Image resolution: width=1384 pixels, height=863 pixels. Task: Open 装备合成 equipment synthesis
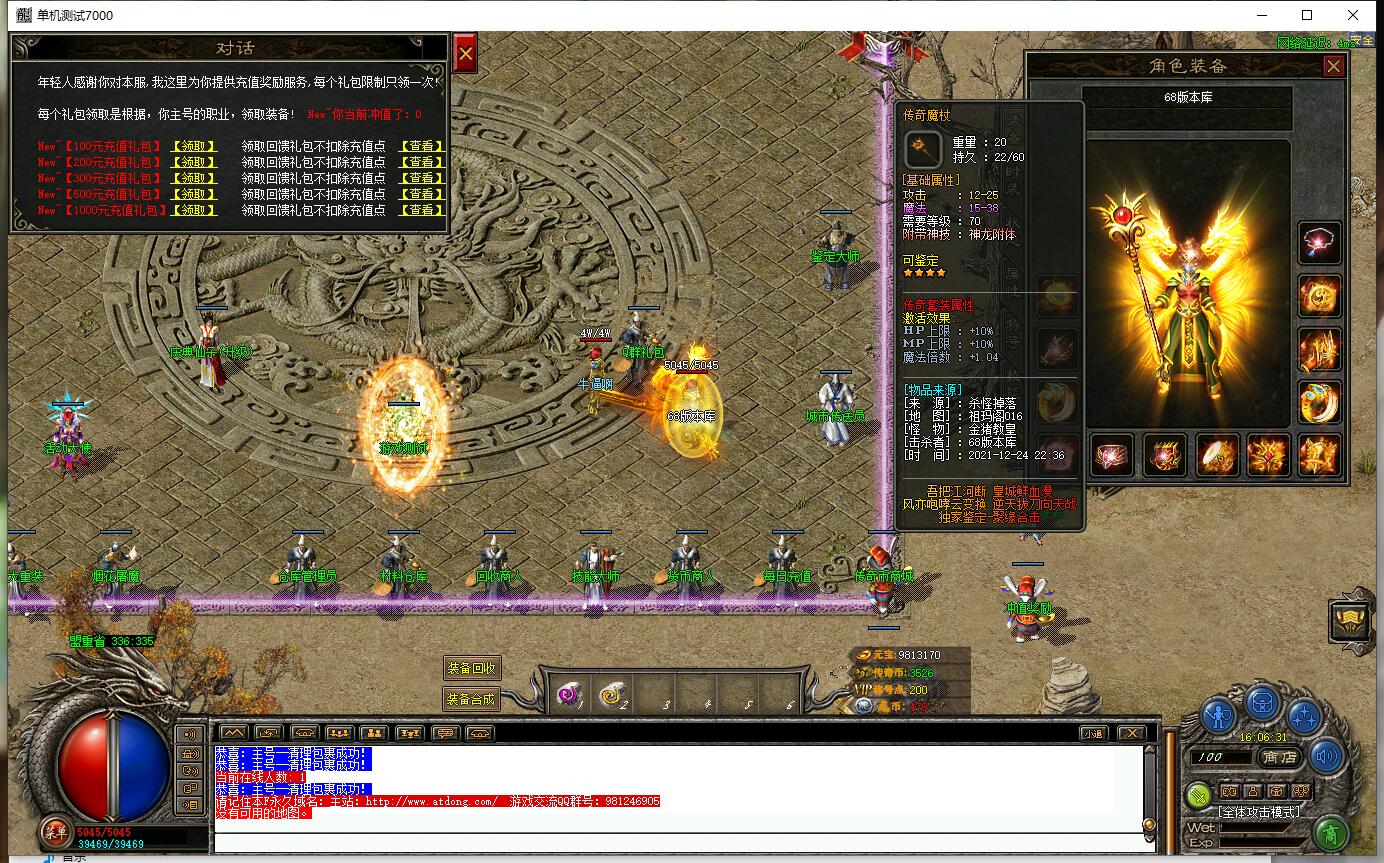point(472,698)
